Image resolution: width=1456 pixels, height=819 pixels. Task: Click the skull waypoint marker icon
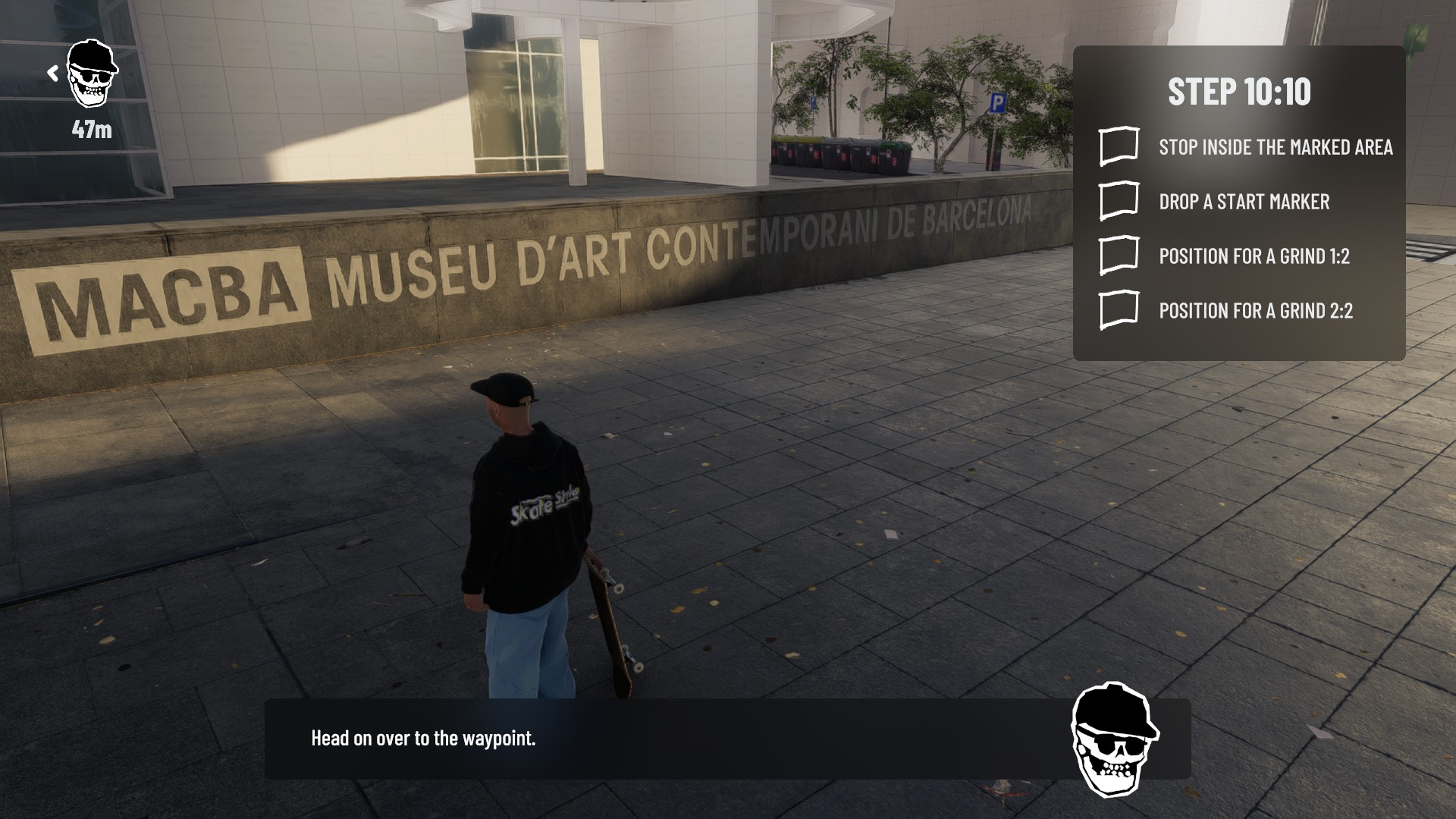(x=92, y=74)
